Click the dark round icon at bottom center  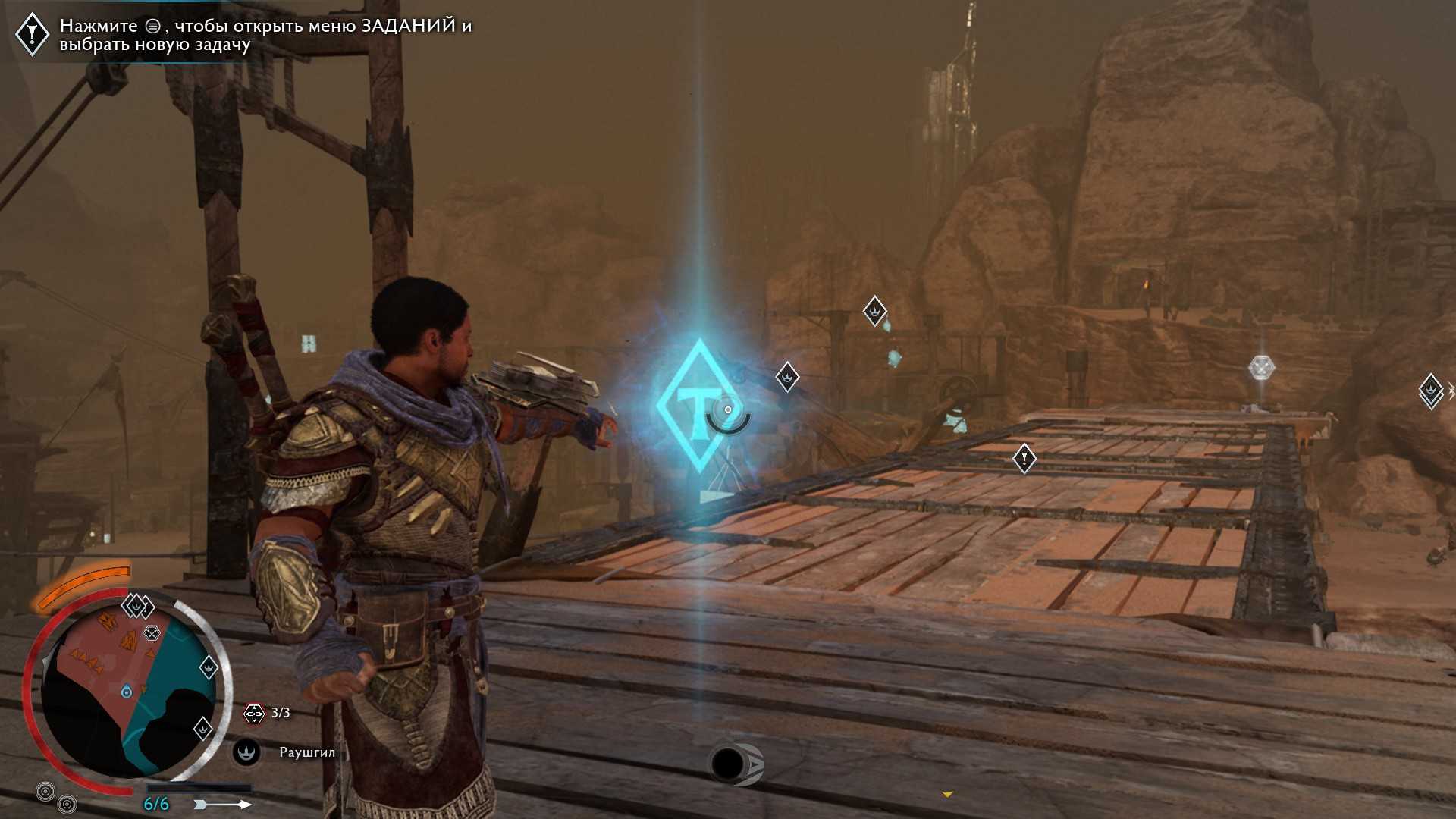[729, 764]
